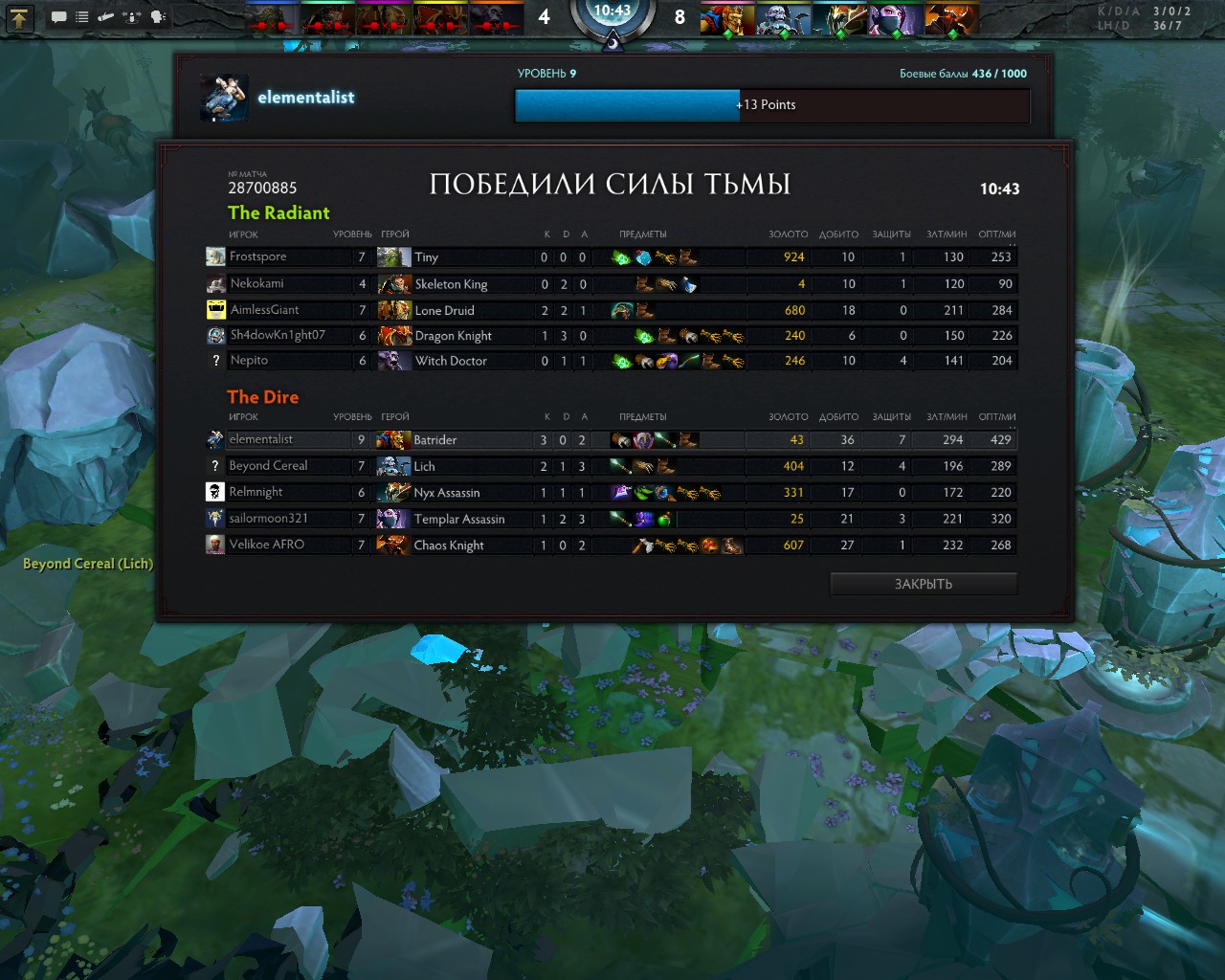Screen dimensions: 1225x980
Task: Select Beyond Cereal's Lich row
Action: click(x=424, y=466)
